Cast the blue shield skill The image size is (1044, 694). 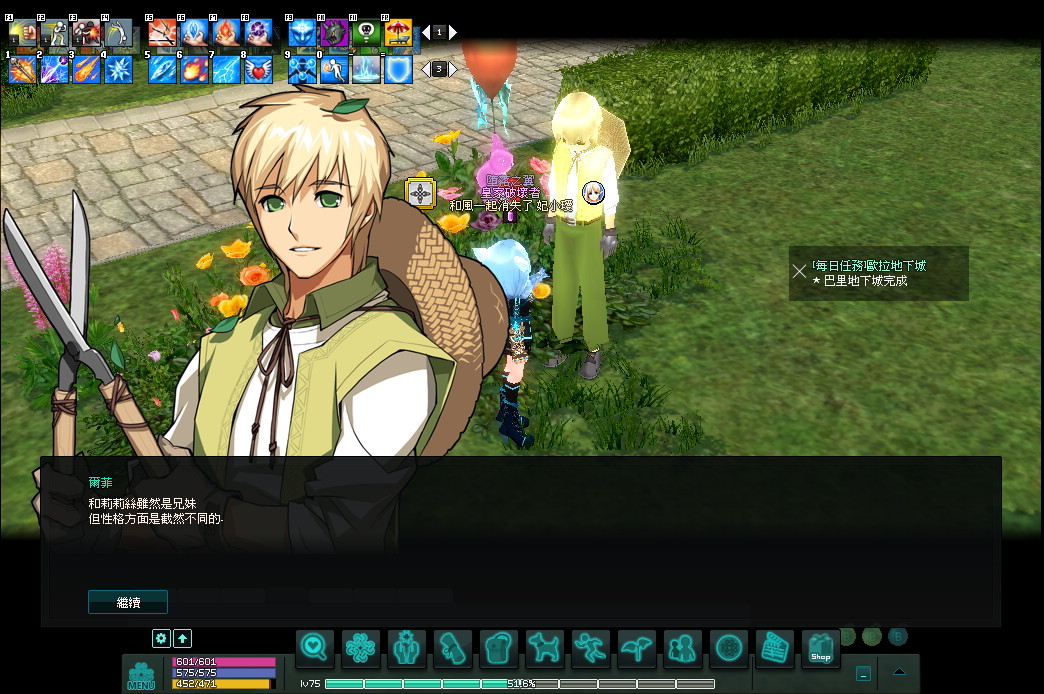(x=398, y=69)
